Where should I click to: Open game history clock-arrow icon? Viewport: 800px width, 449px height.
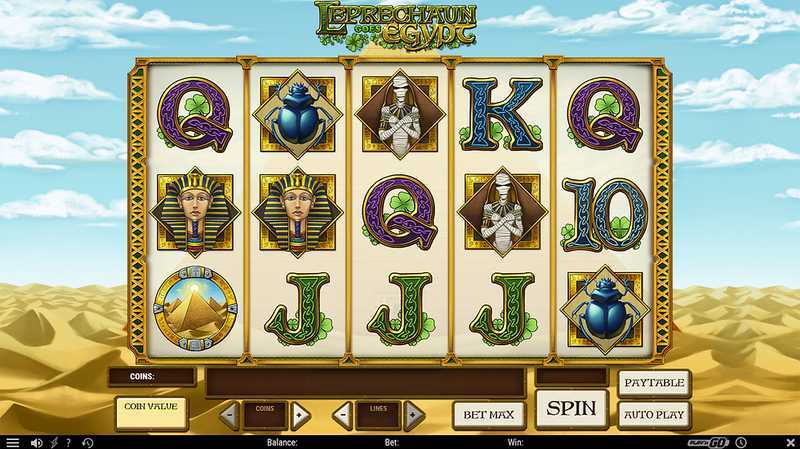pyautogui.click(x=87, y=442)
